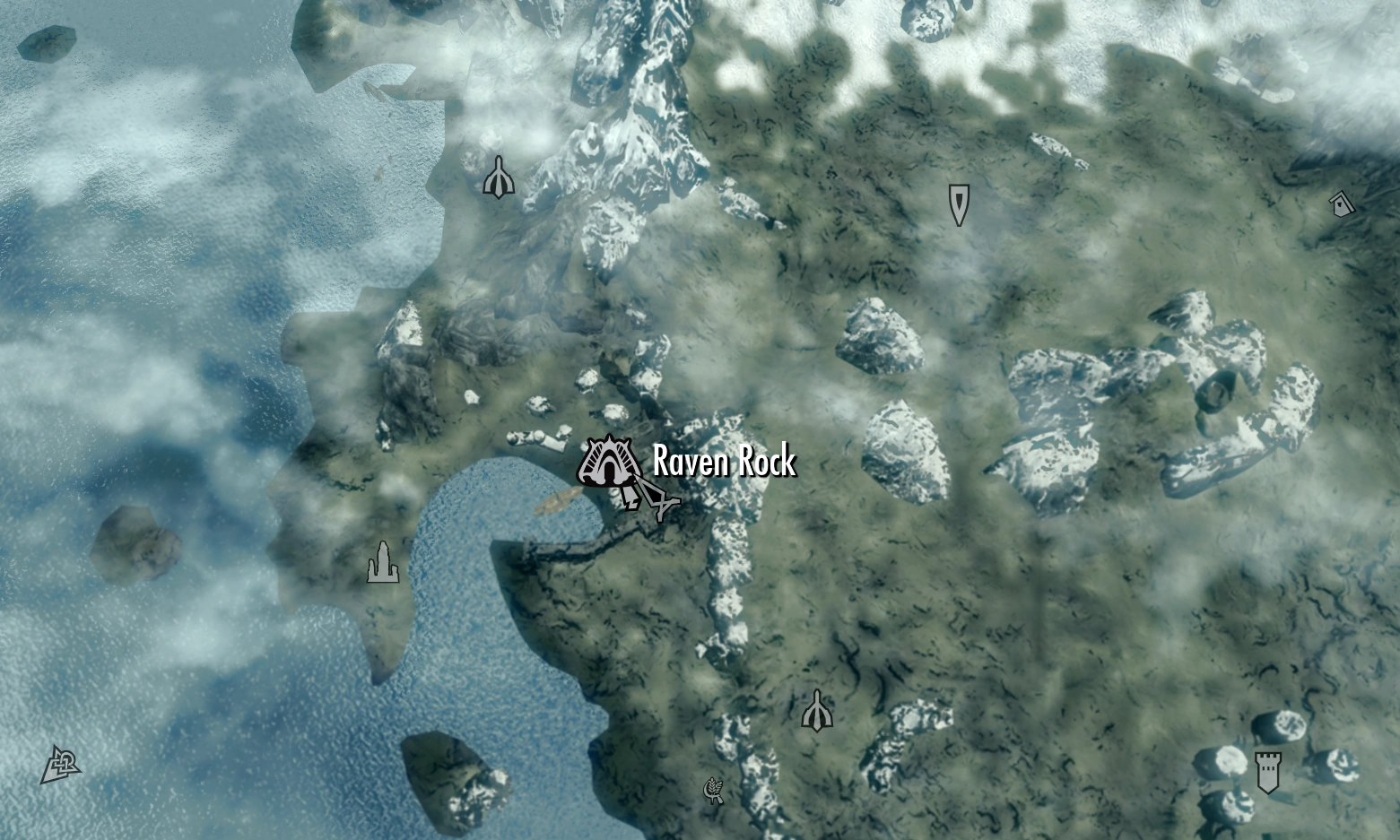Select the plant marker near the southern coast

[714, 791]
